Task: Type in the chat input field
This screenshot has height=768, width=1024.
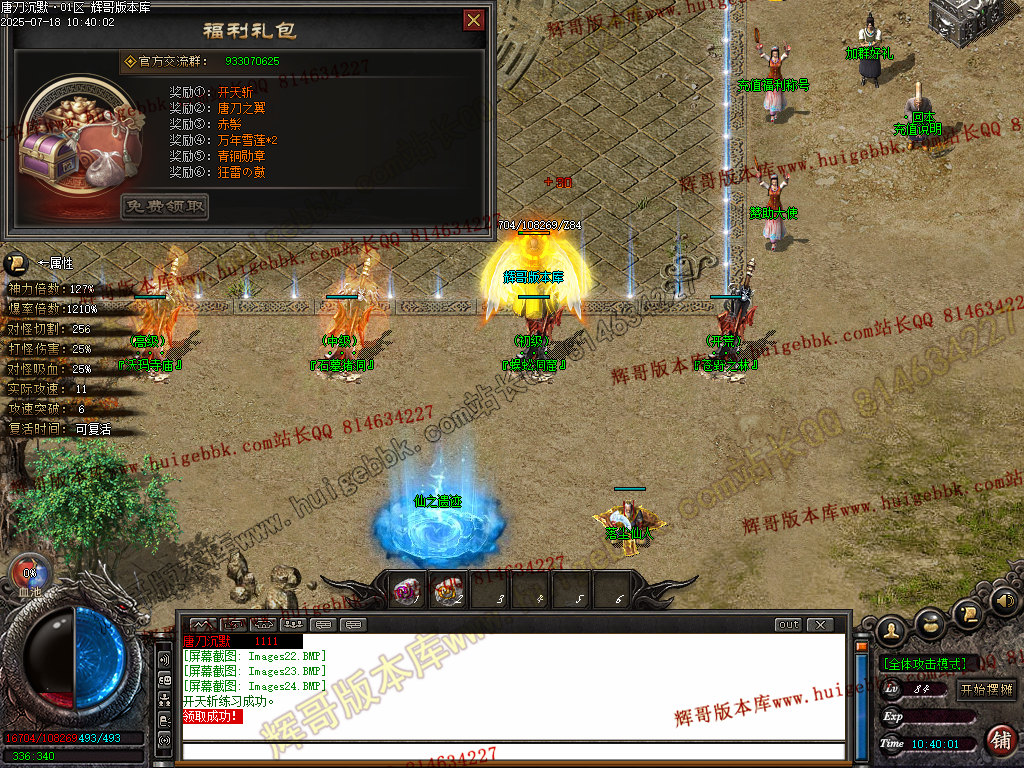Action: [510, 751]
